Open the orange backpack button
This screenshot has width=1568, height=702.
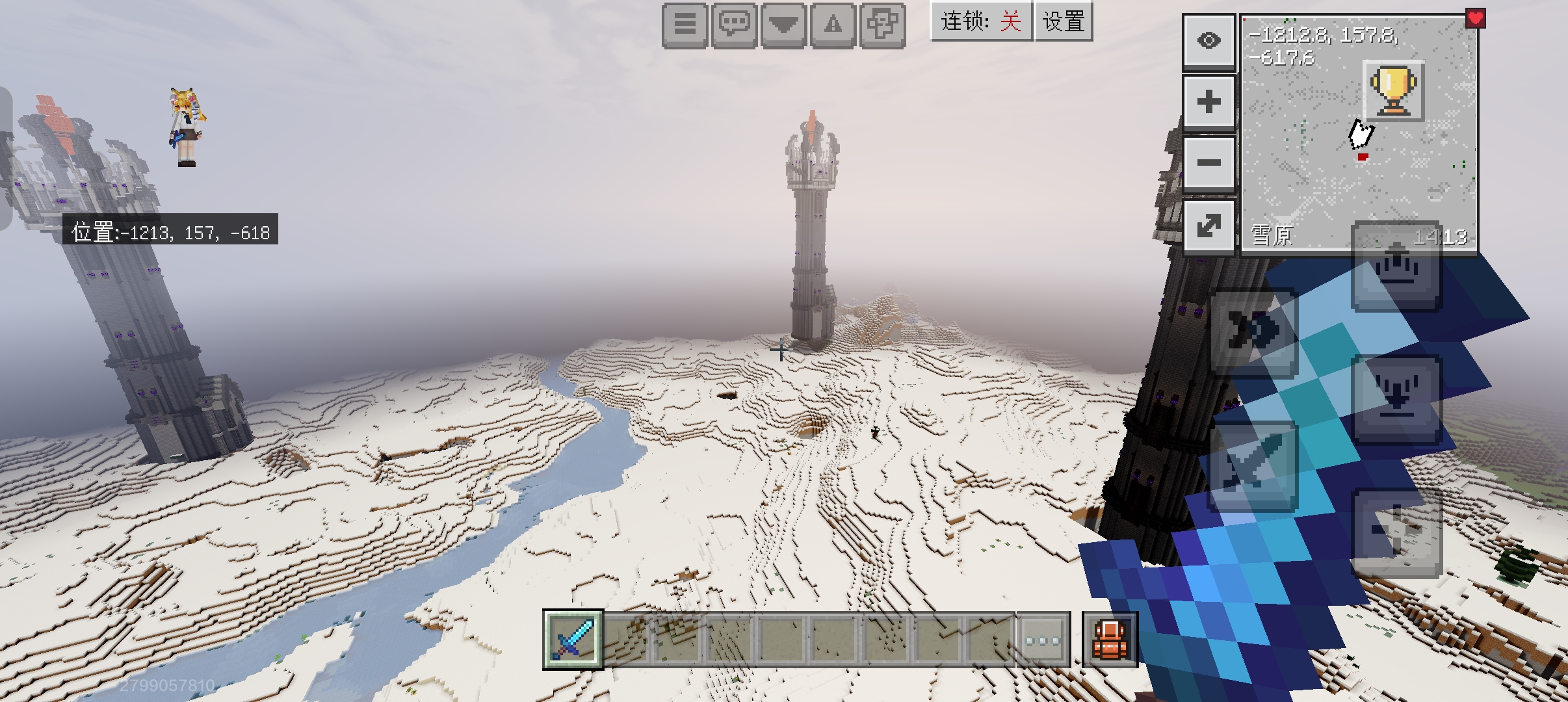[1110, 640]
